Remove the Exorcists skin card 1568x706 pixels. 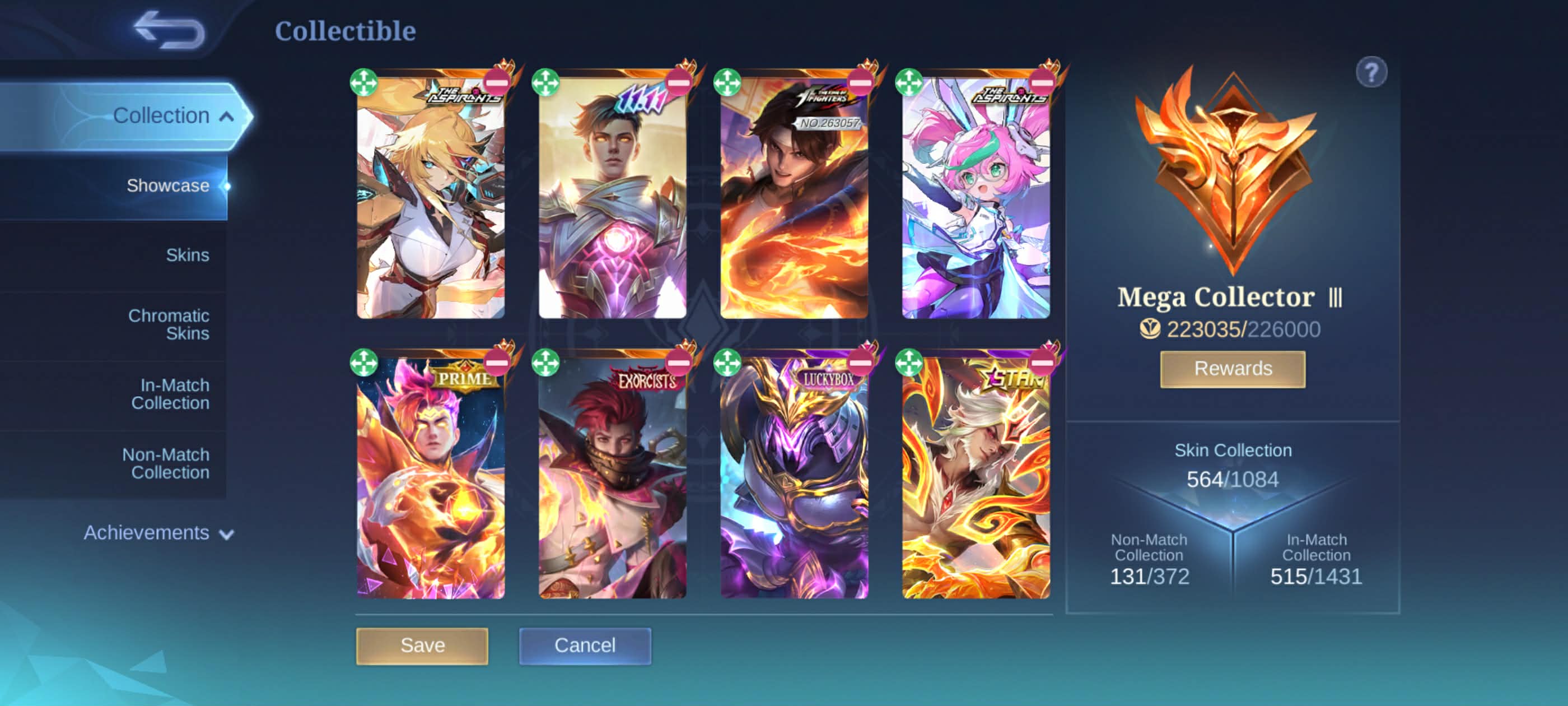678,363
